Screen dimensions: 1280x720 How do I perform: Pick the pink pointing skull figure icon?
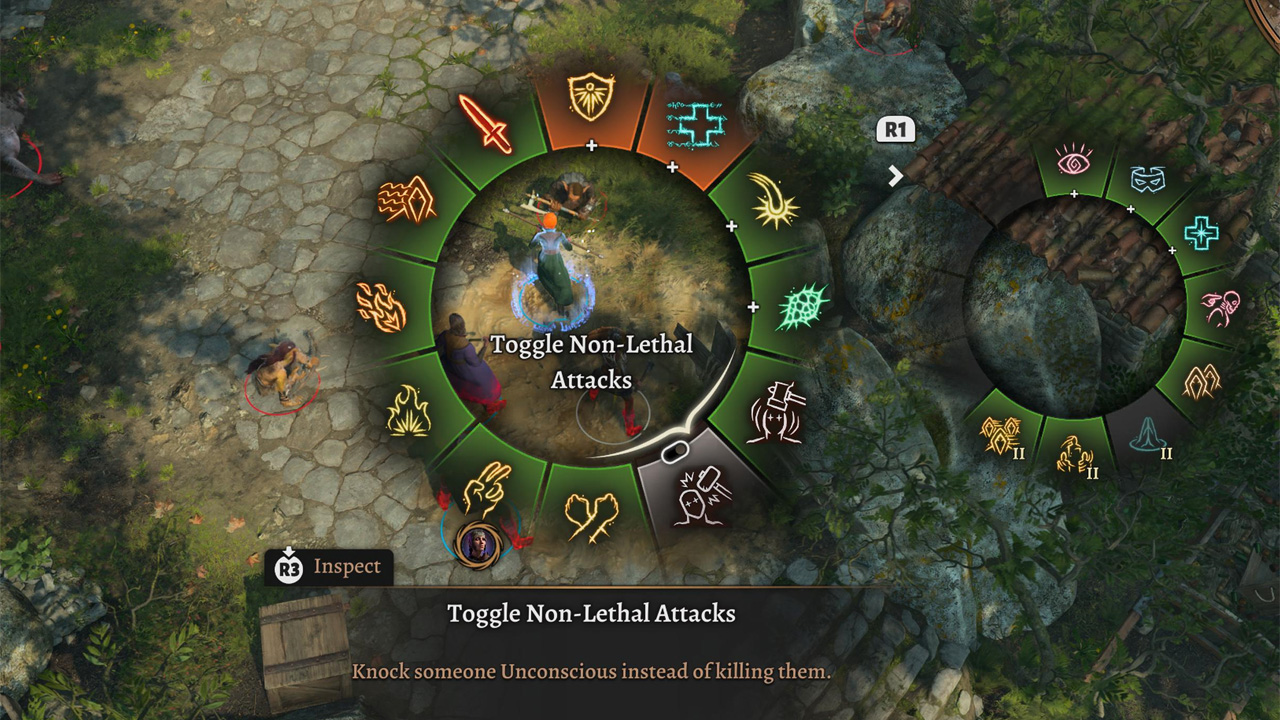tap(1221, 308)
